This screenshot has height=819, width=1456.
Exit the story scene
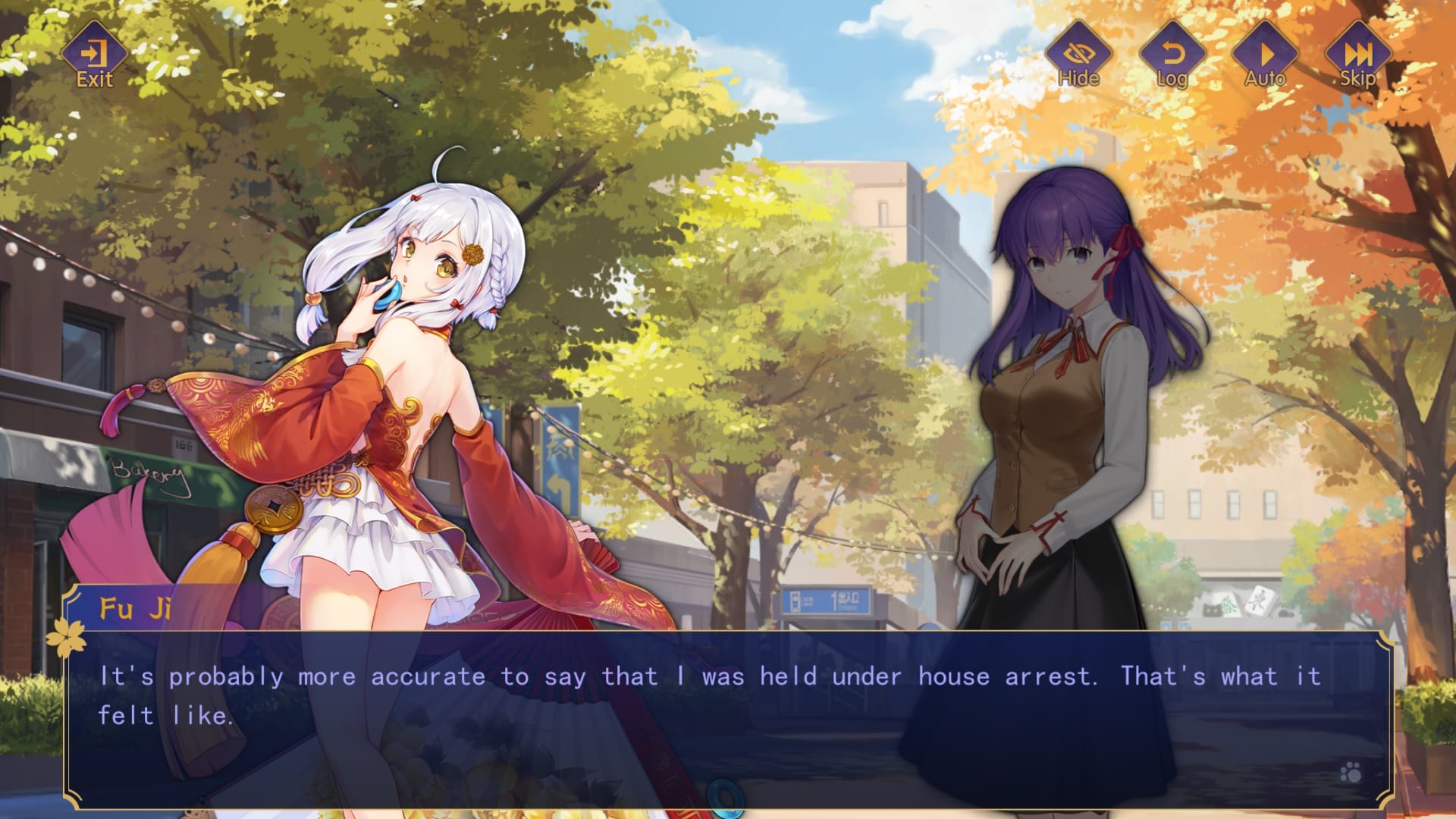pos(95,56)
